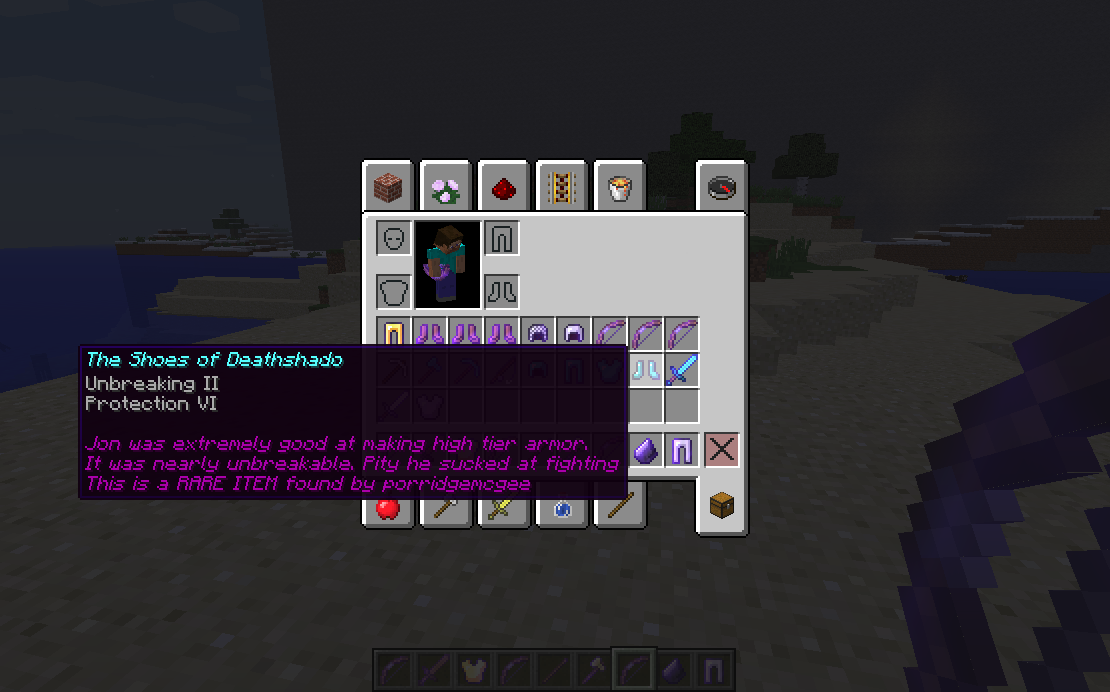Pick up the golden leggings

[394, 334]
